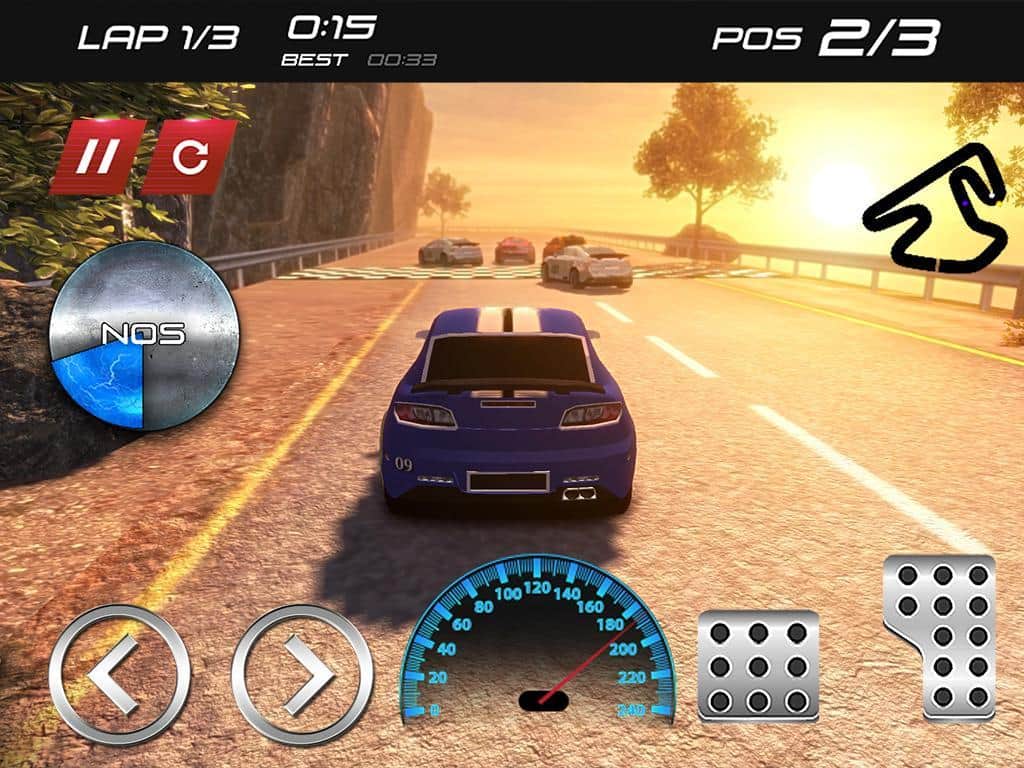1024x768 pixels.
Task: Pause the race with the red pause button
Action: (x=98, y=156)
